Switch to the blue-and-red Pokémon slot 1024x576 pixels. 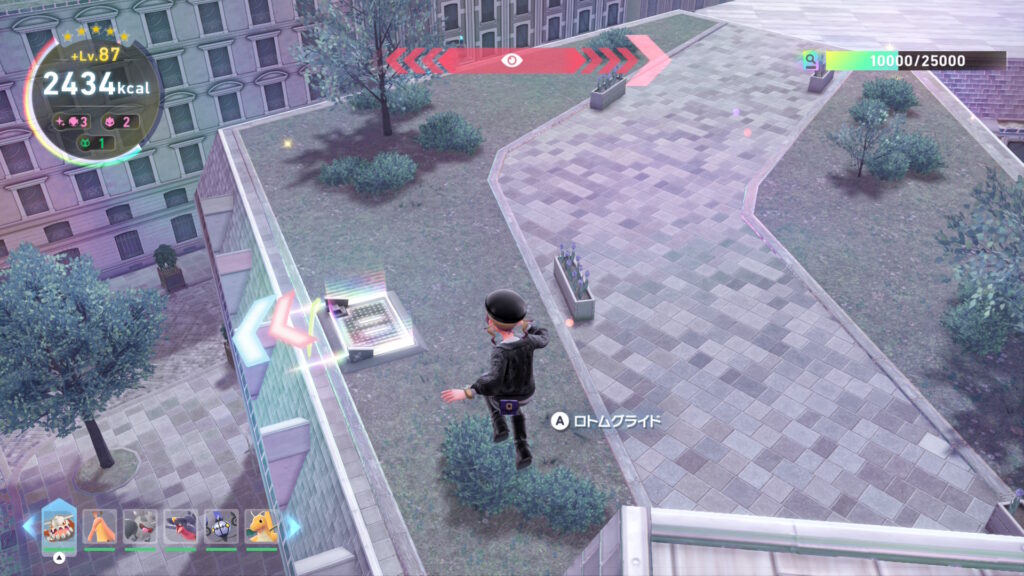[x=180, y=526]
